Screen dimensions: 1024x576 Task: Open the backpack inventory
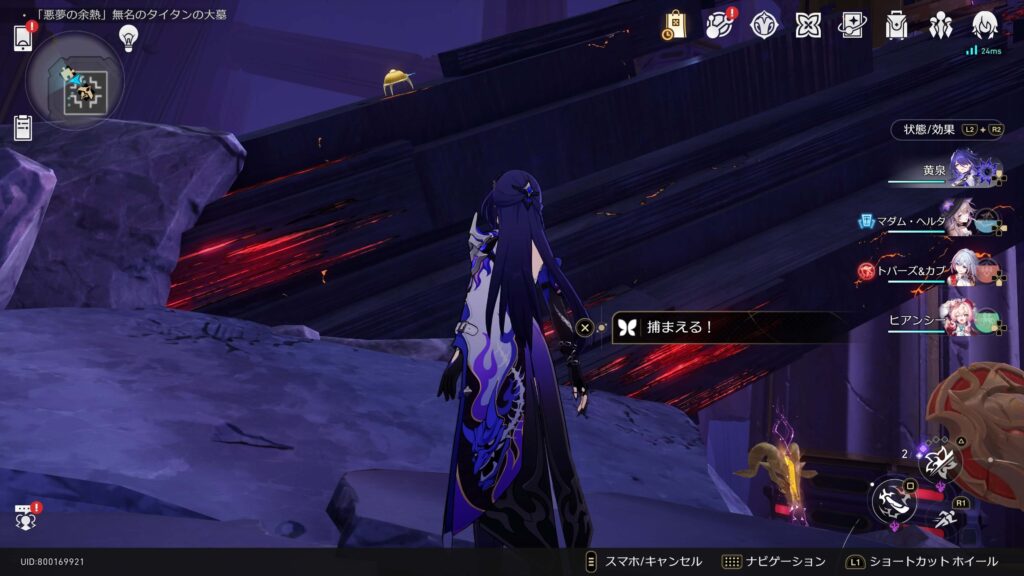(896, 25)
